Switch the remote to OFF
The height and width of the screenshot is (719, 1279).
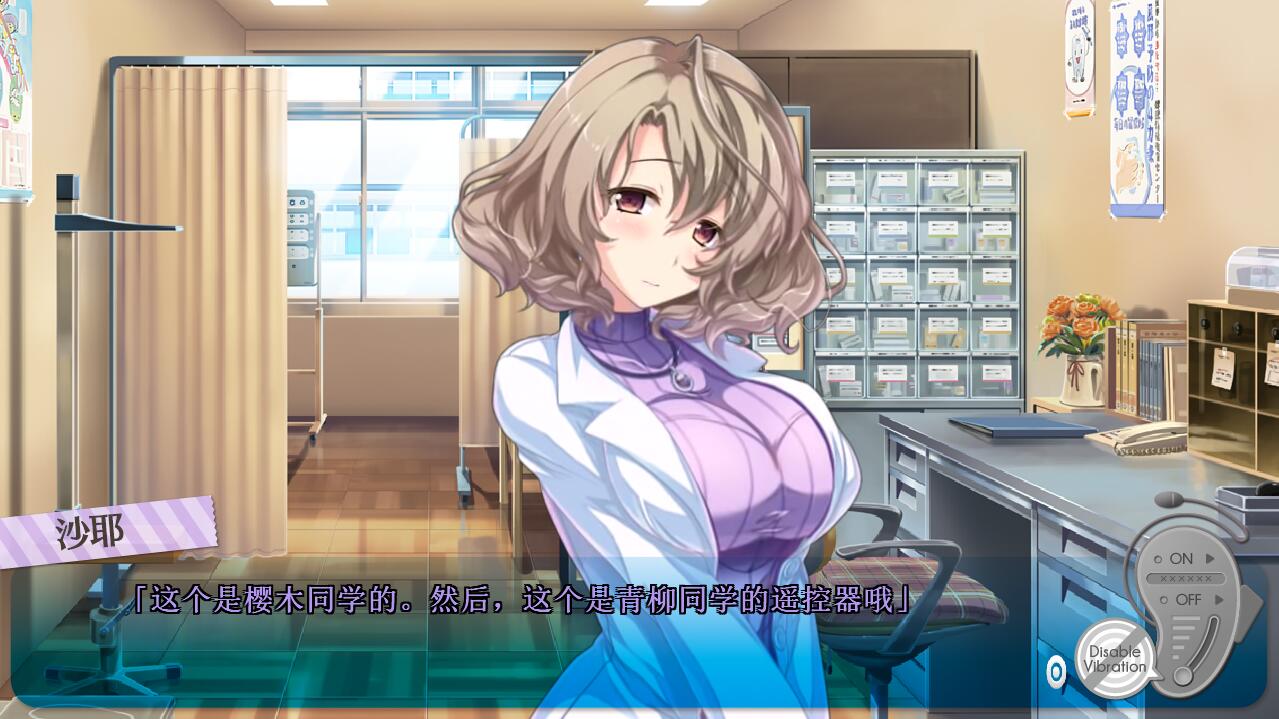1188,600
